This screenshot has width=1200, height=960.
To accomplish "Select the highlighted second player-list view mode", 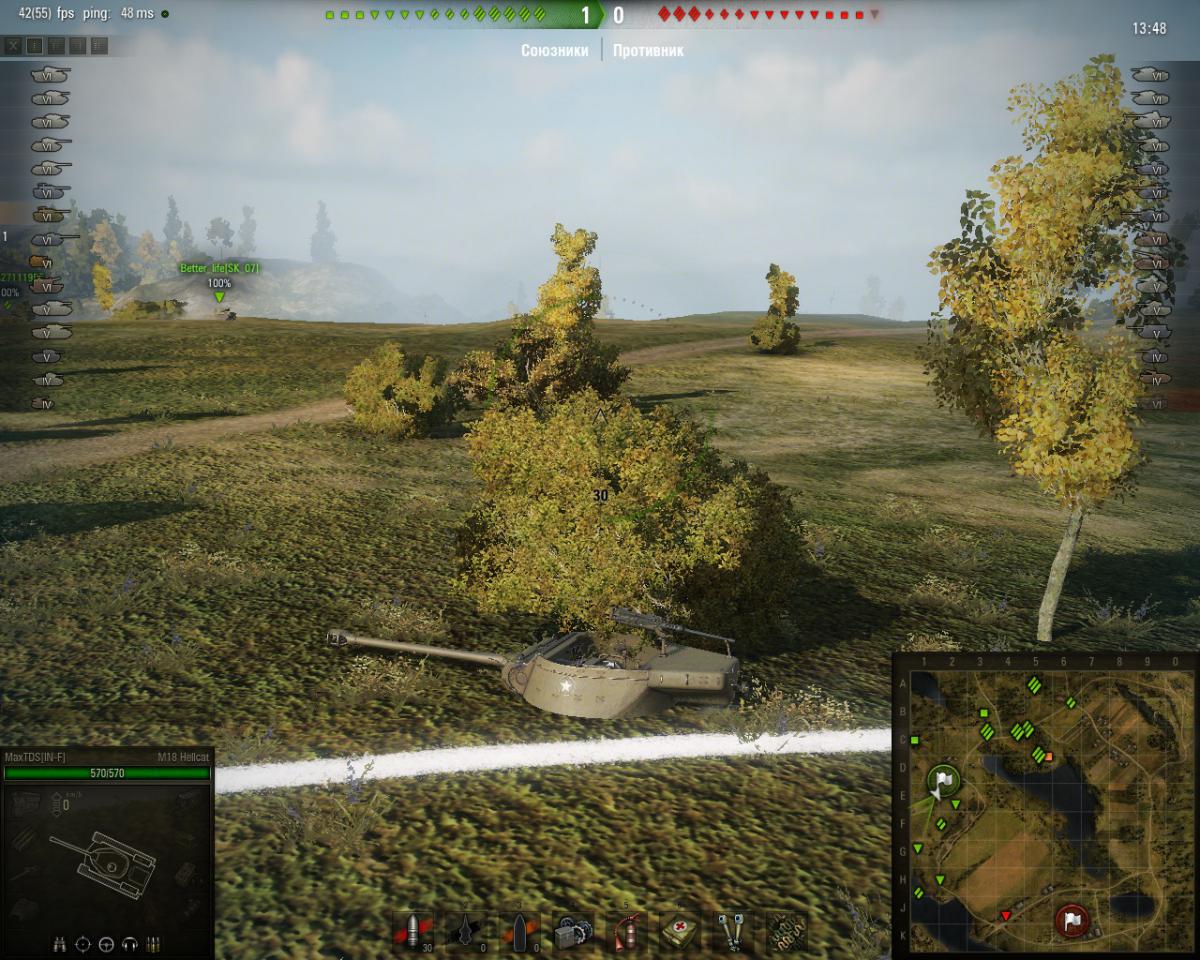I will click(34, 45).
